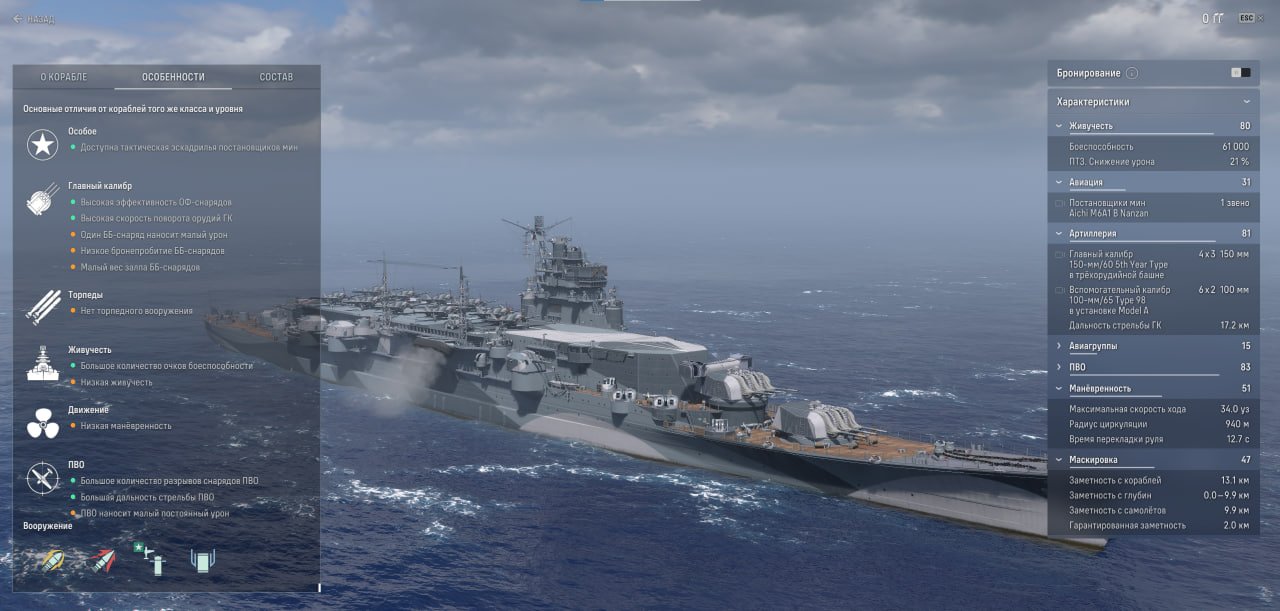The width and height of the screenshot is (1280, 611).
Task: Toggle the Бронирование armor view switch
Action: click(x=1240, y=73)
